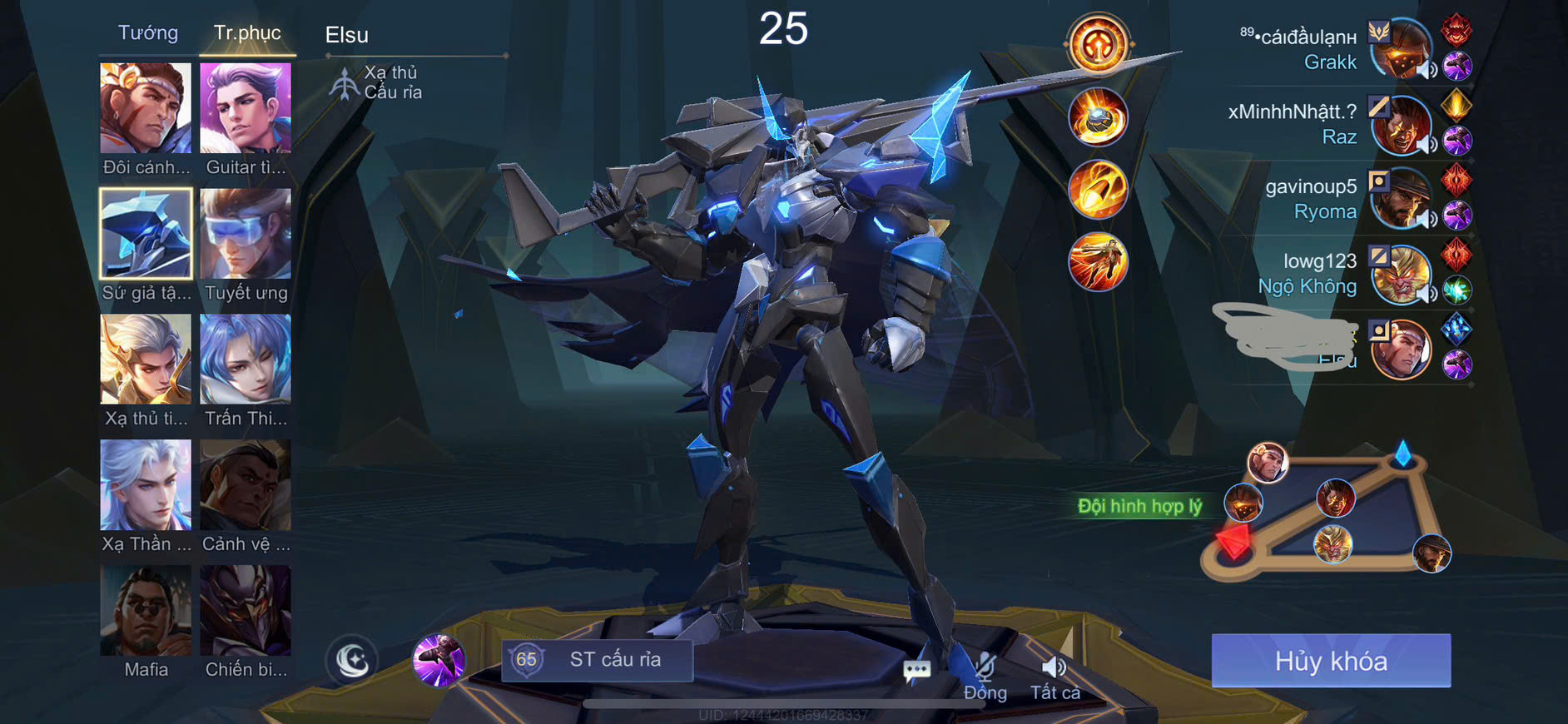Open the ST cấu rỉa rune page selector
This screenshot has height=724, width=1568.
[598, 660]
